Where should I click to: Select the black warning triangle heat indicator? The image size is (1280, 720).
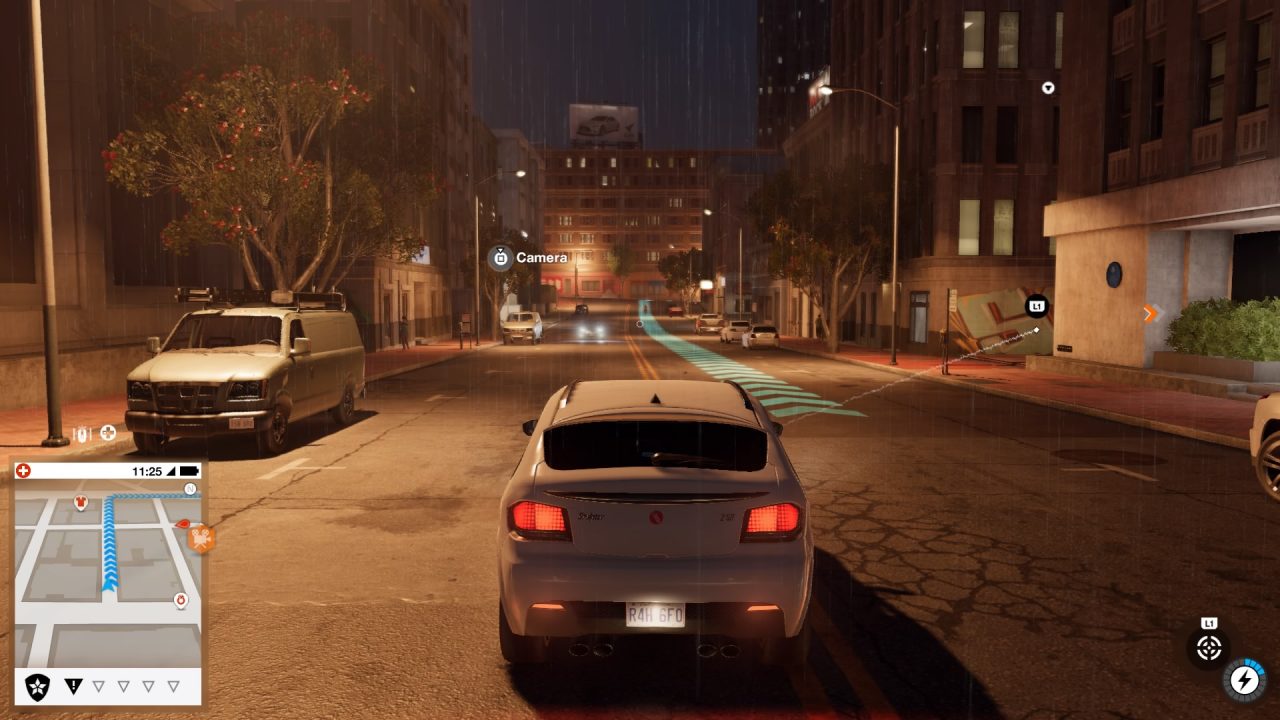pos(73,686)
